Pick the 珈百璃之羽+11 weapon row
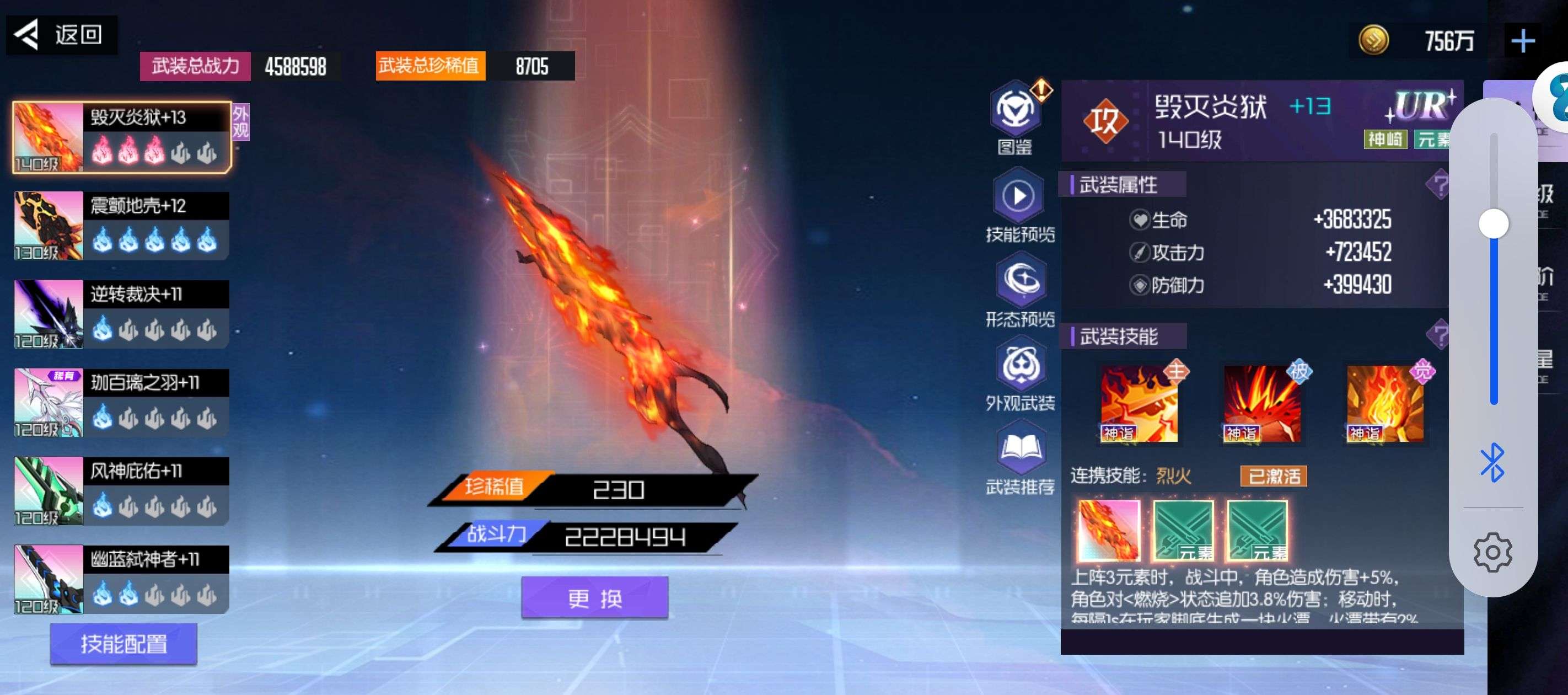The image size is (1568, 695). tap(122, 403)
